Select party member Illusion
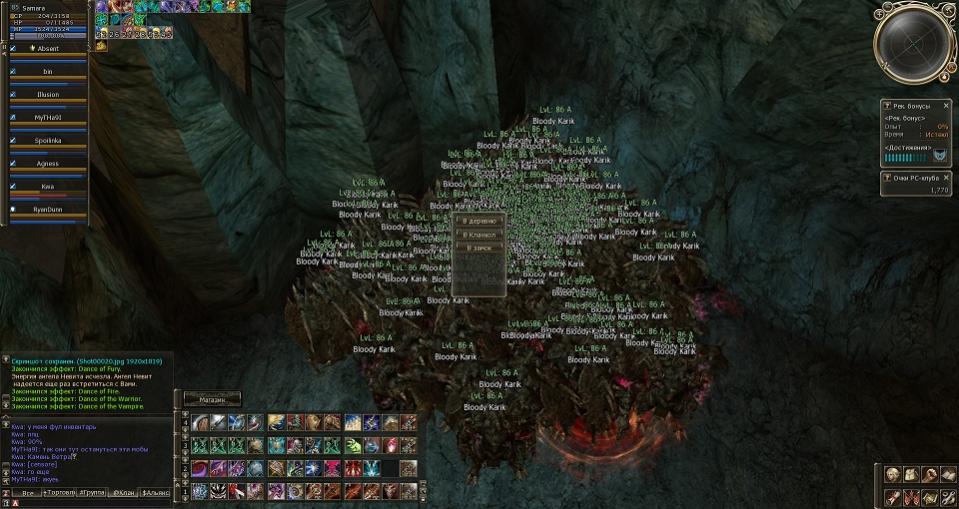This screenshot has width=959, height=509. click(x=48, y=95)
